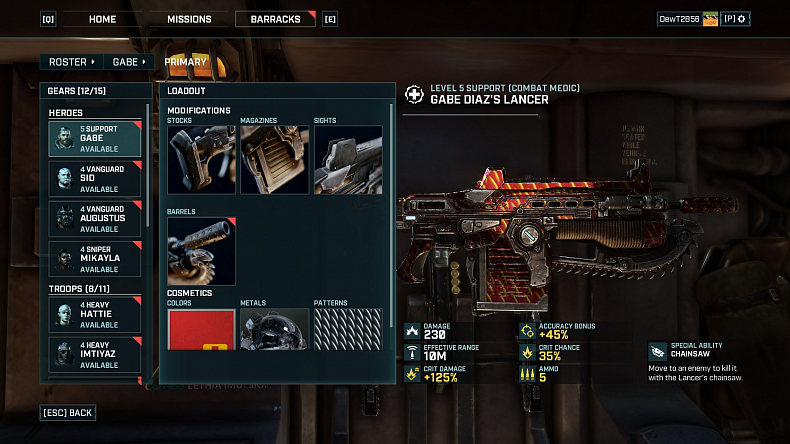
Task: Open the Patterns cosmetic option
Action: click(x=348, y=329)
